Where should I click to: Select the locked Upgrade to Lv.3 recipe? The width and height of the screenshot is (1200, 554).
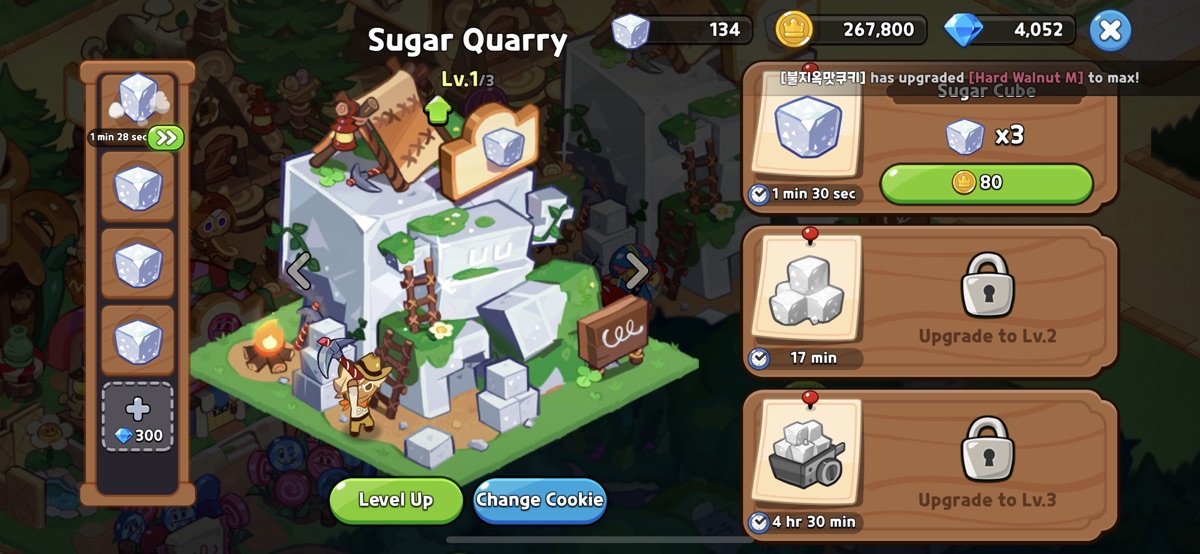click(987, 465)
